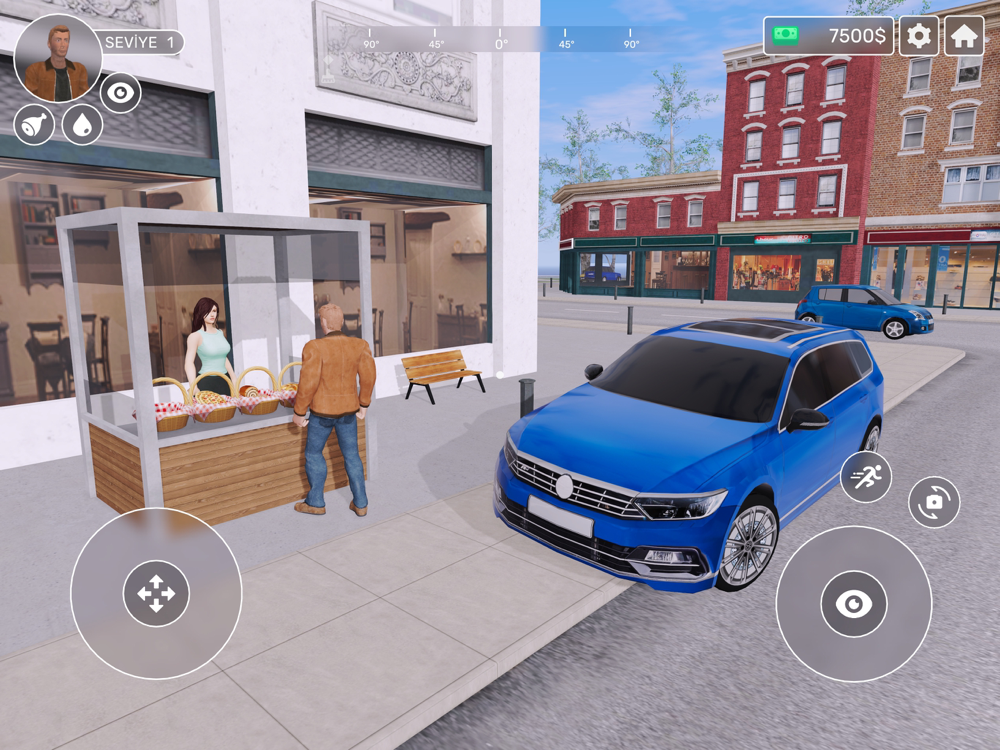1000x750 pixels.
Task: Check the thirst water drop icon
Action: 82,125
